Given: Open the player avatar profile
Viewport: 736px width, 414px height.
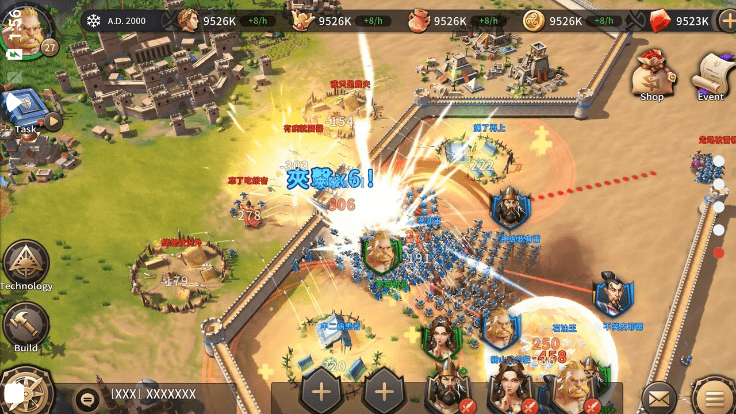Looking at the screenshot, I should (x=28, y=27).
